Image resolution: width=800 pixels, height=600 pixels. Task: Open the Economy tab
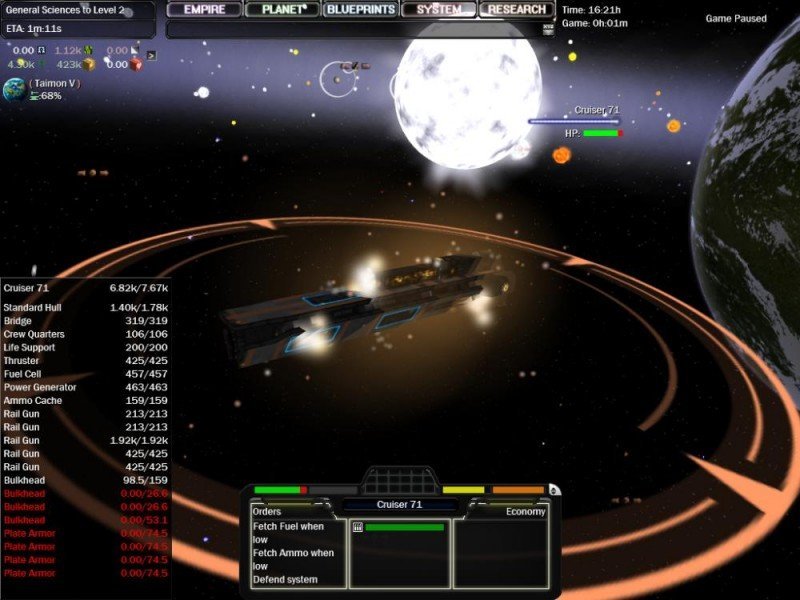(525, 511)
